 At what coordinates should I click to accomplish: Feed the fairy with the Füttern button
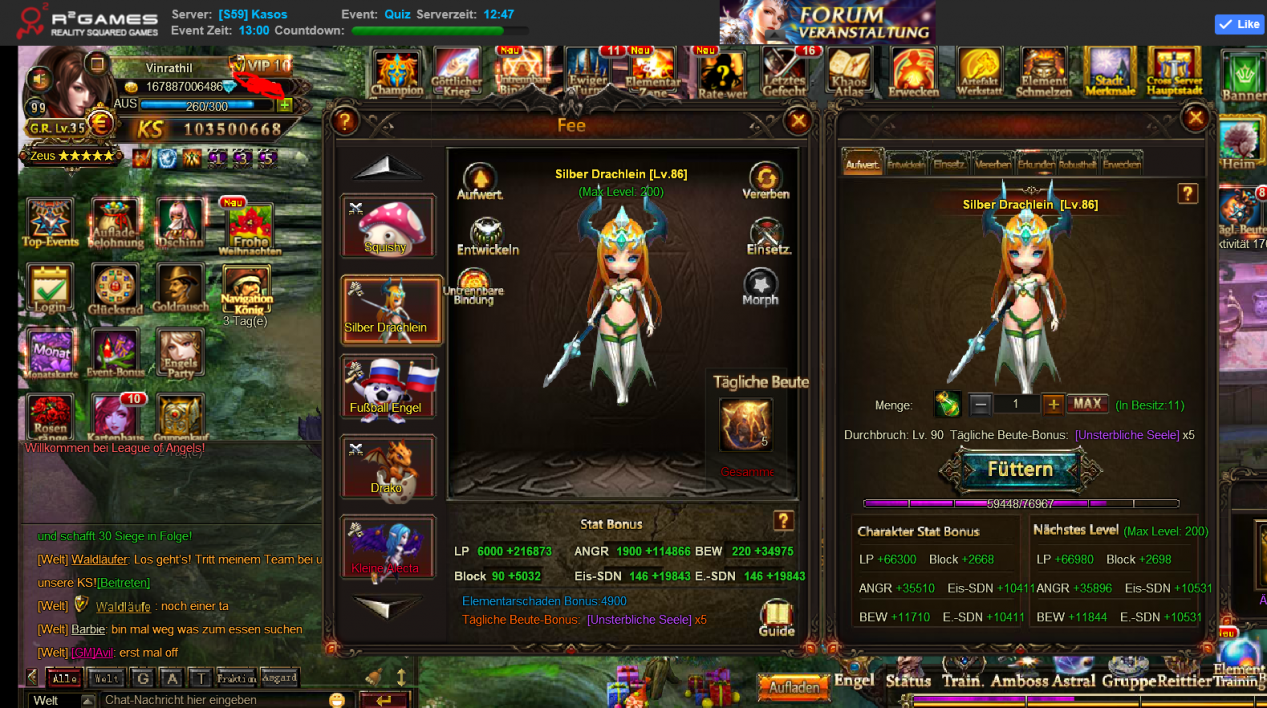(x=1019, y=469)
